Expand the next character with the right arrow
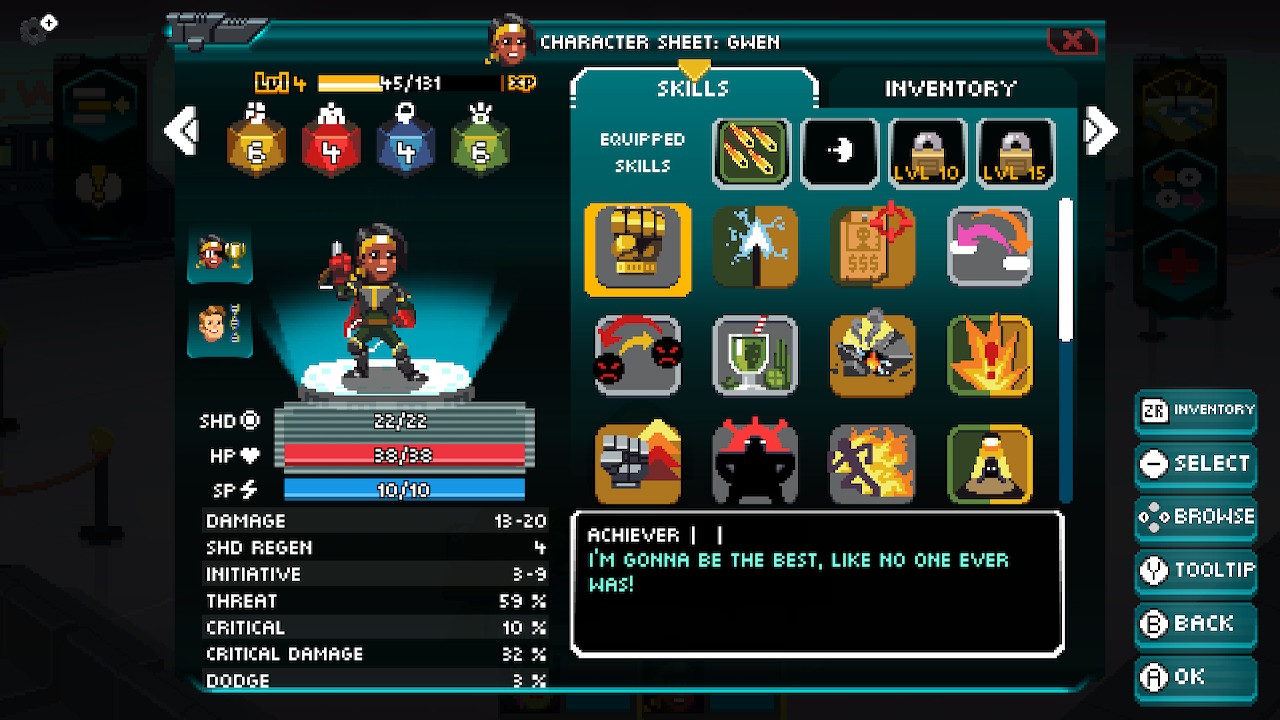This screenshot has width=1280, height=720. [1099, 130]
